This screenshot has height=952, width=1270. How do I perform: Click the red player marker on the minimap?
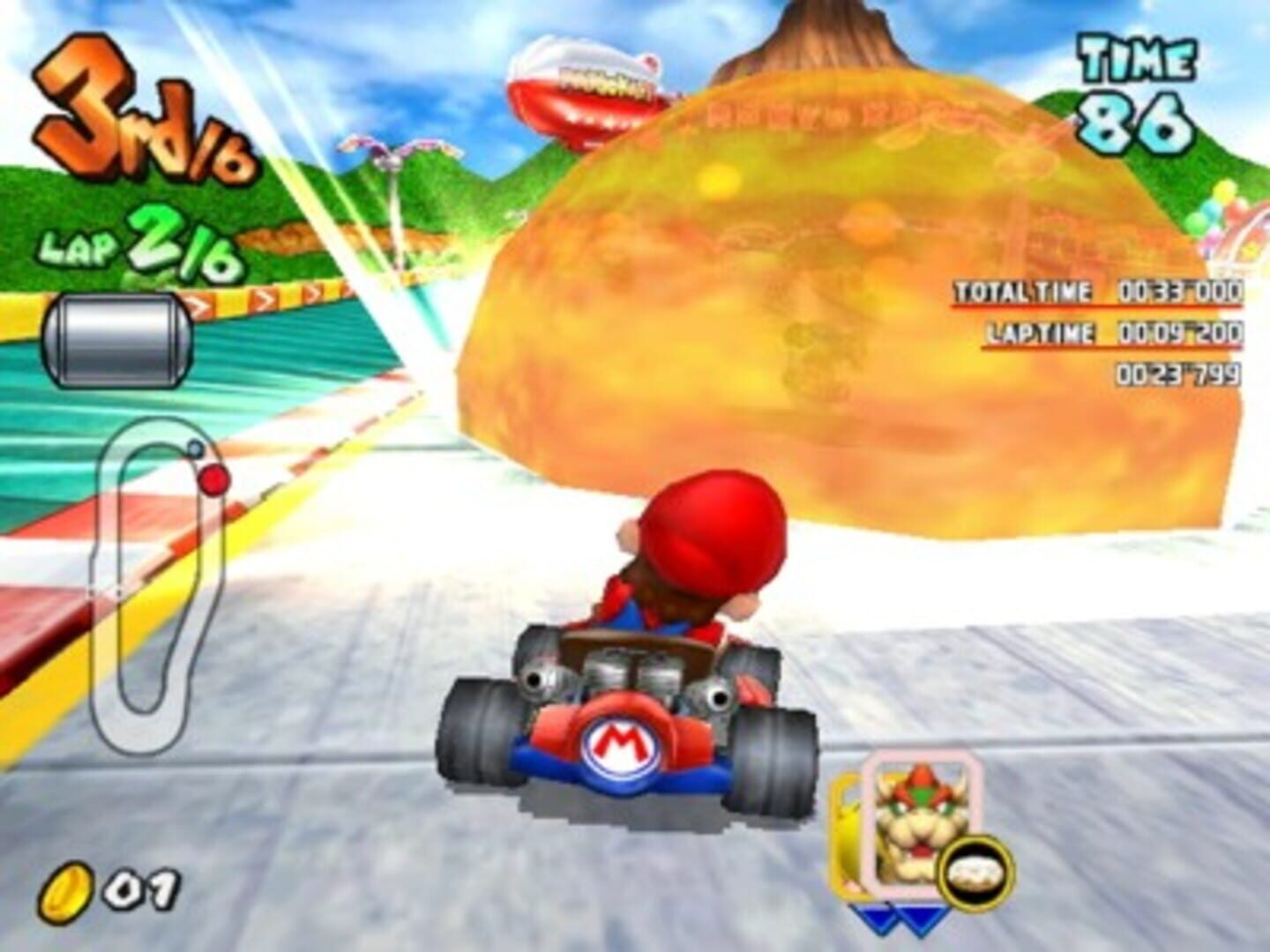point(214,479)
